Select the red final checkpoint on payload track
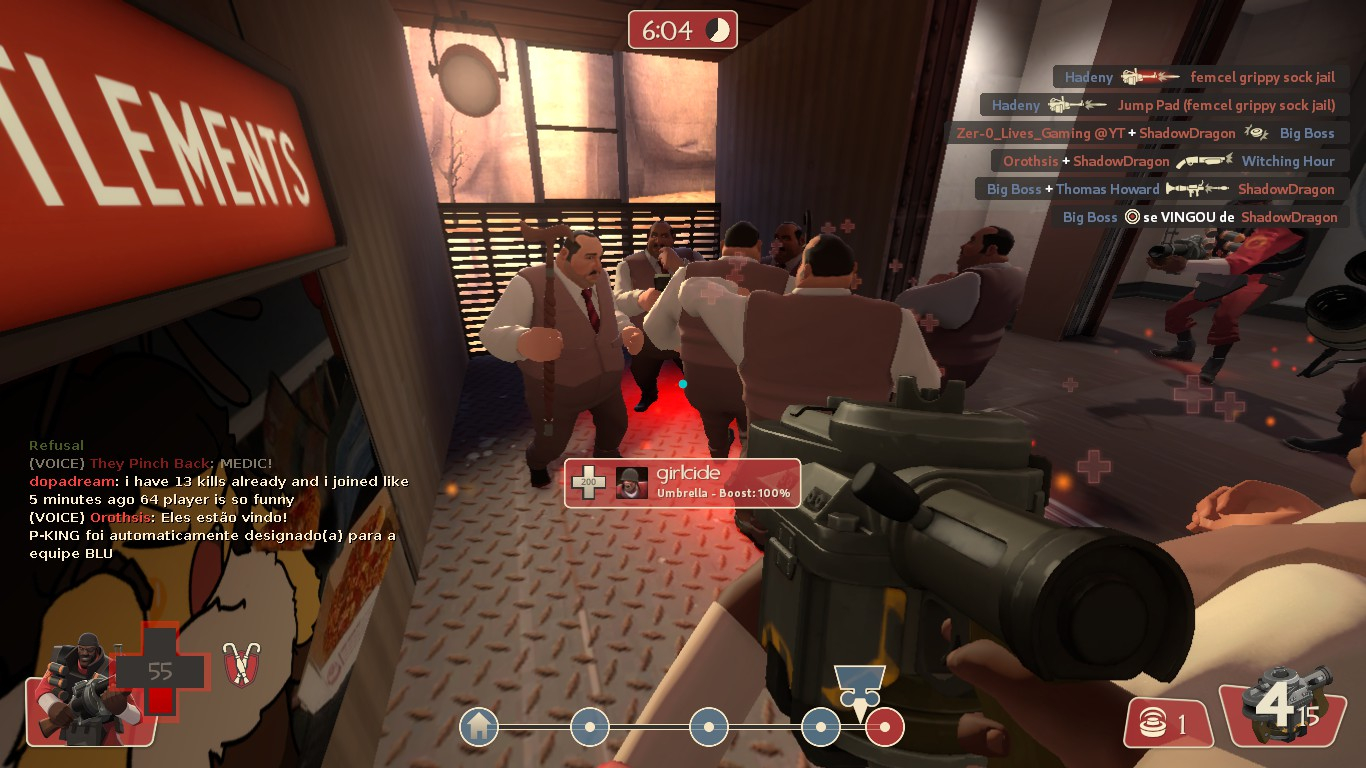Viewport: 1366px width, 768px height. point(885,727)
